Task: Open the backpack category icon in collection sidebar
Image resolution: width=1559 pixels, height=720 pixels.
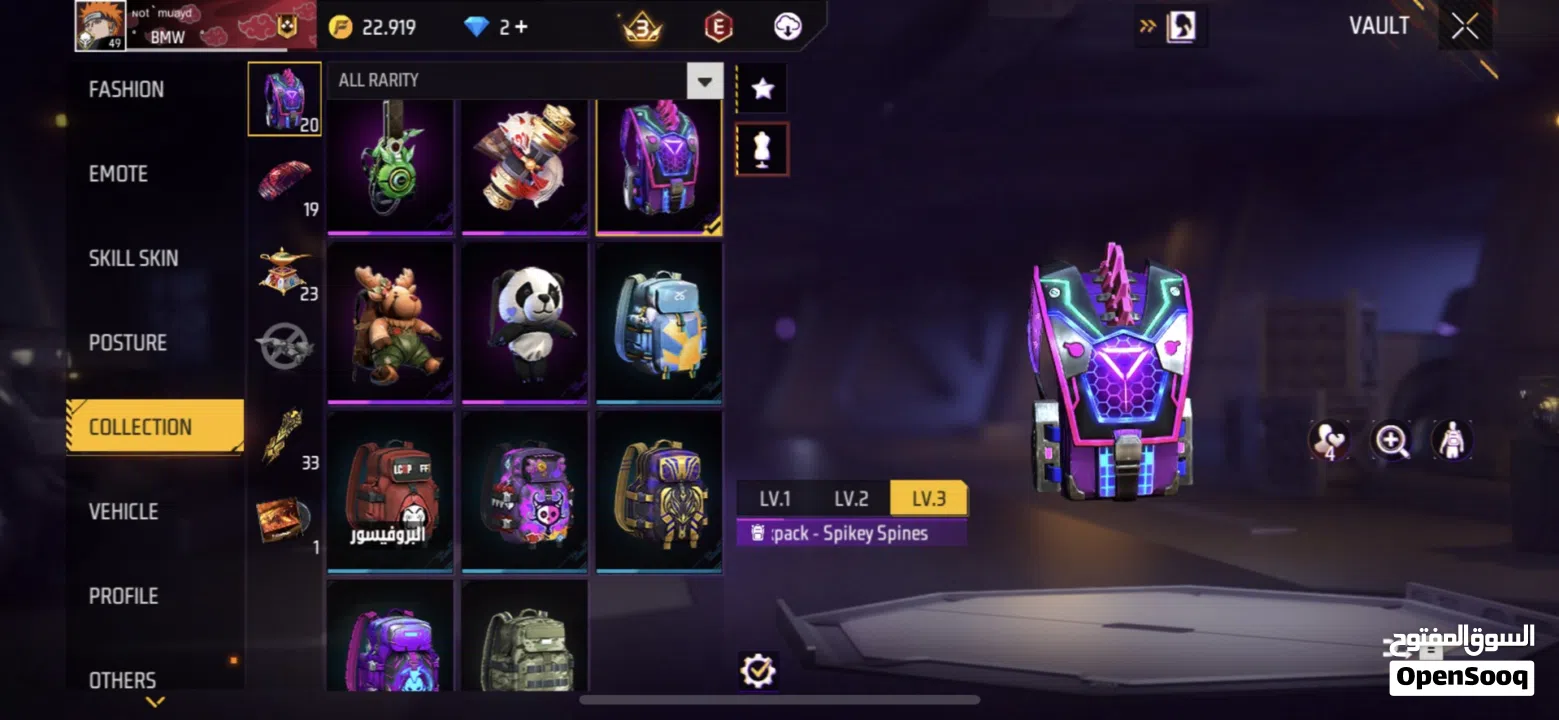Action: click(x=285, y=99)
